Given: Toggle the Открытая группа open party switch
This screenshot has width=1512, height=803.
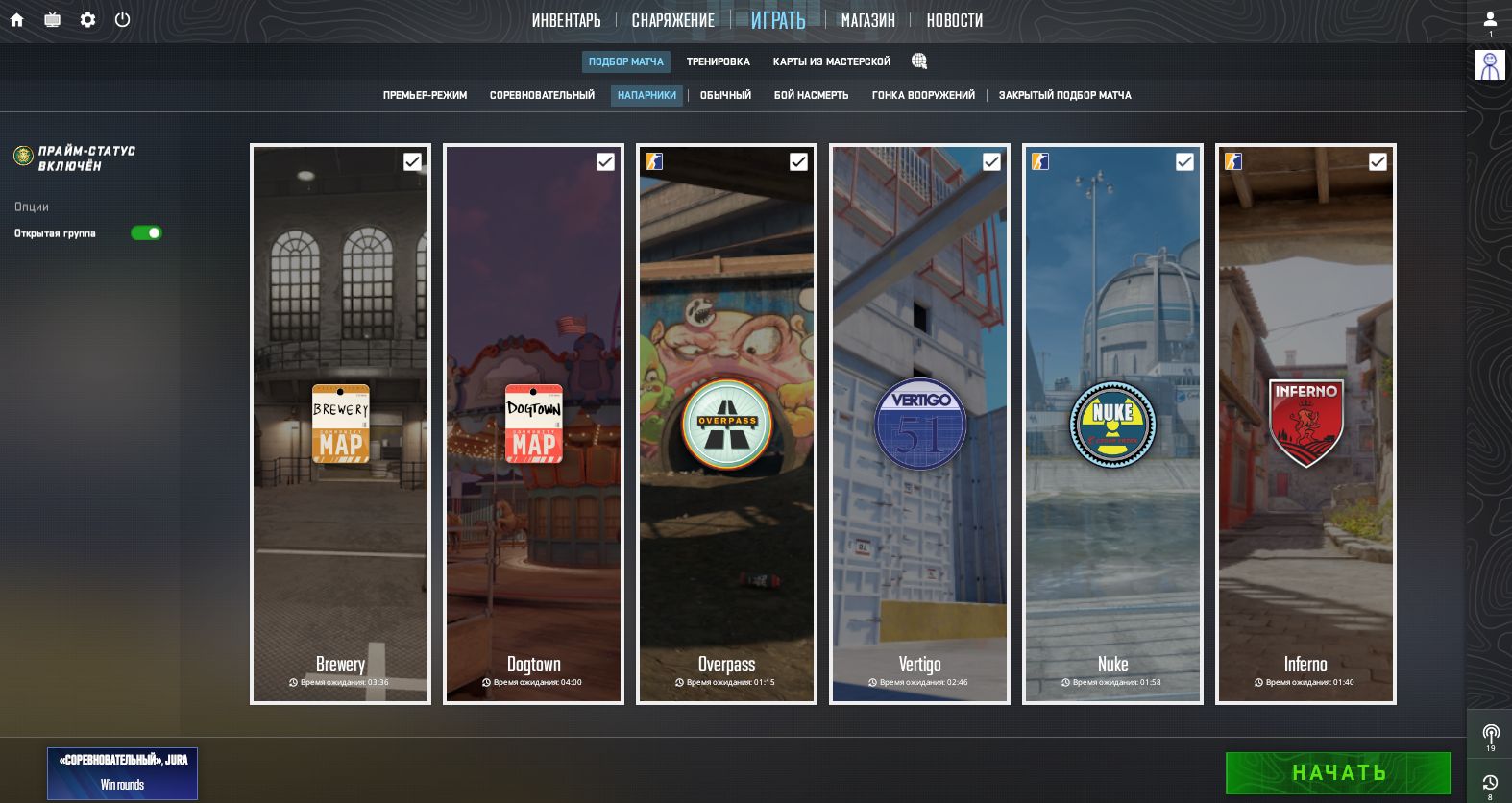Looking at the screenshot, I should (x=146, y=233).
